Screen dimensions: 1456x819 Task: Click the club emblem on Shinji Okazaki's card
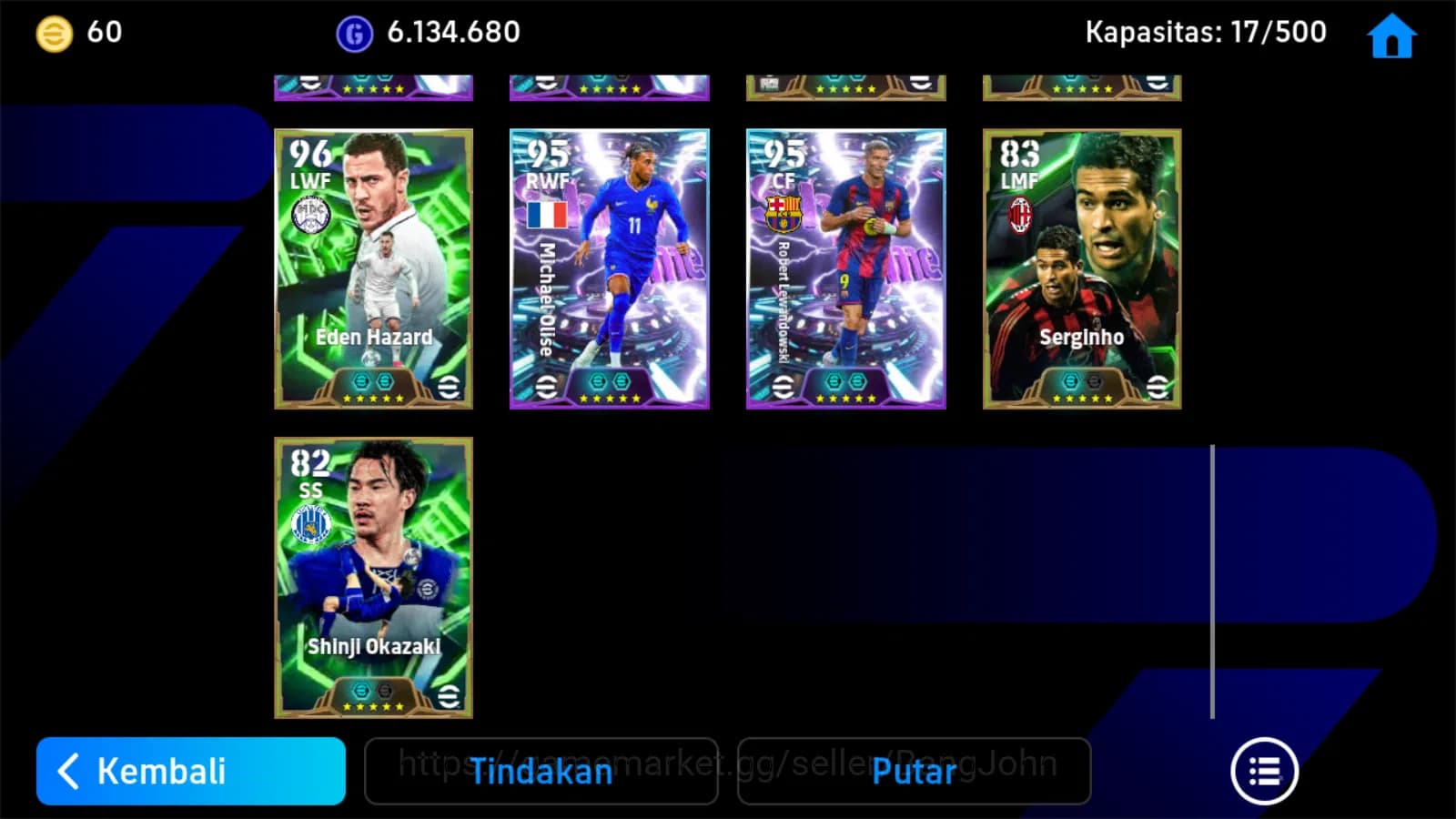(x=310, y=524)
